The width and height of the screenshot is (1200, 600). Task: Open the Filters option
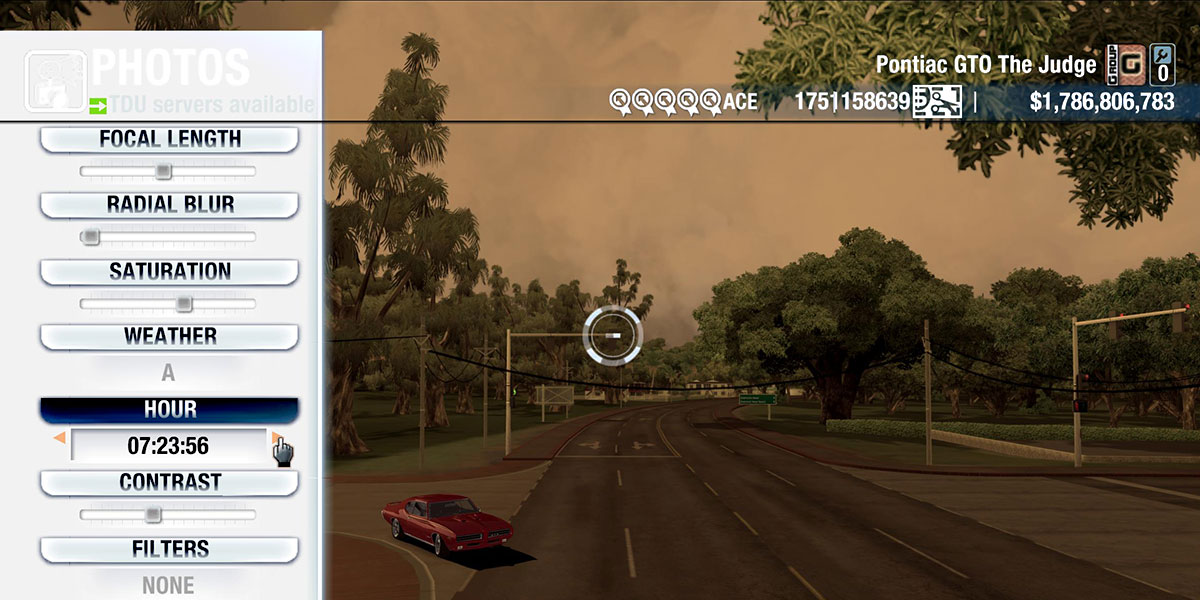(169, 549)
